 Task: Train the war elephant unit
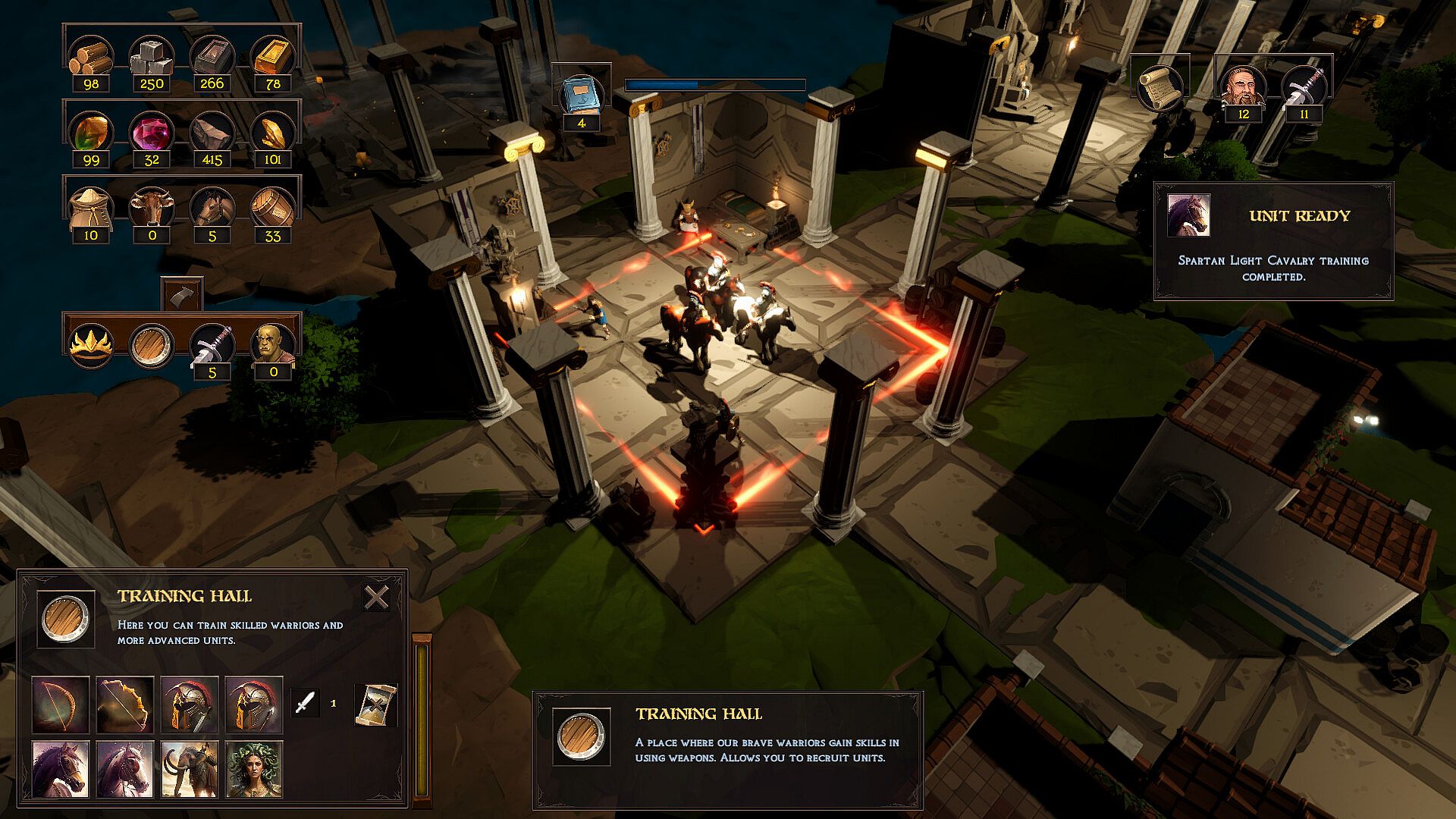point(190,769)
